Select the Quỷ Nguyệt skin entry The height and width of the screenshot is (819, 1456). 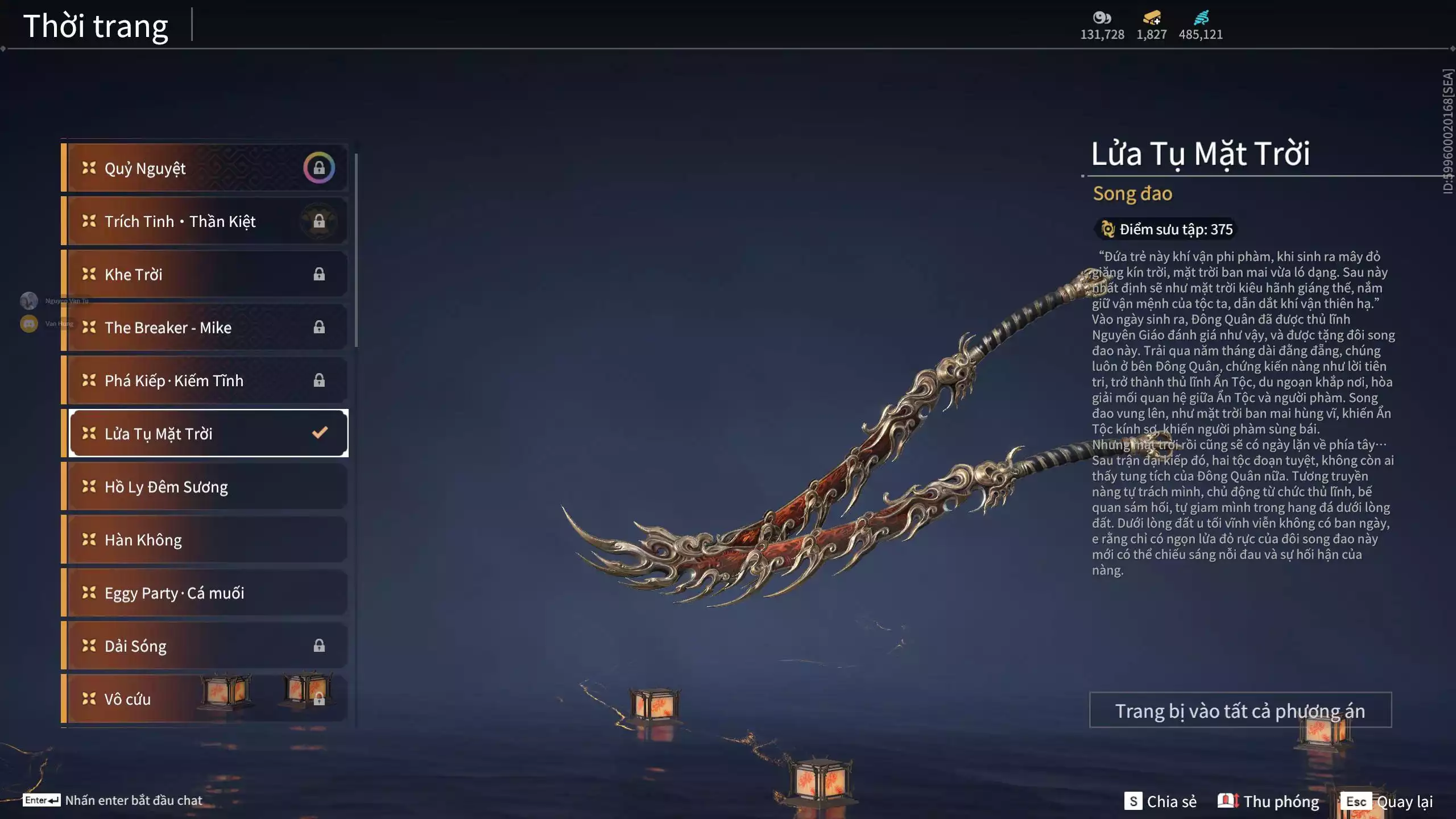point(205,168)
